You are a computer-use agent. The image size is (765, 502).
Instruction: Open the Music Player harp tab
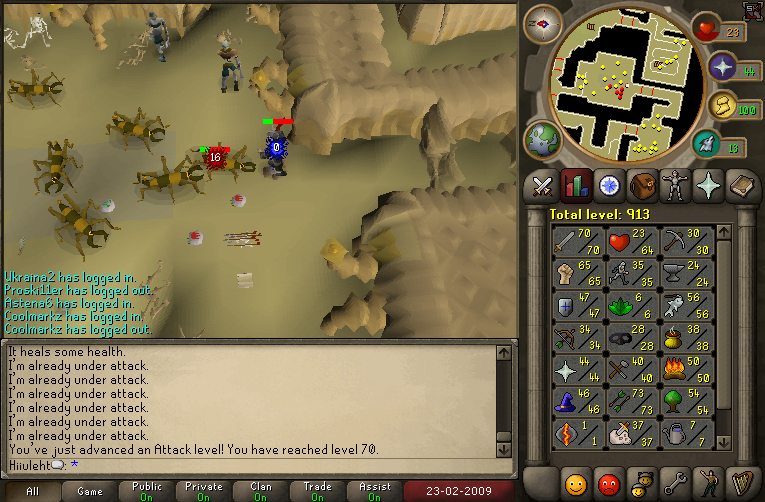tap(742, 481)
